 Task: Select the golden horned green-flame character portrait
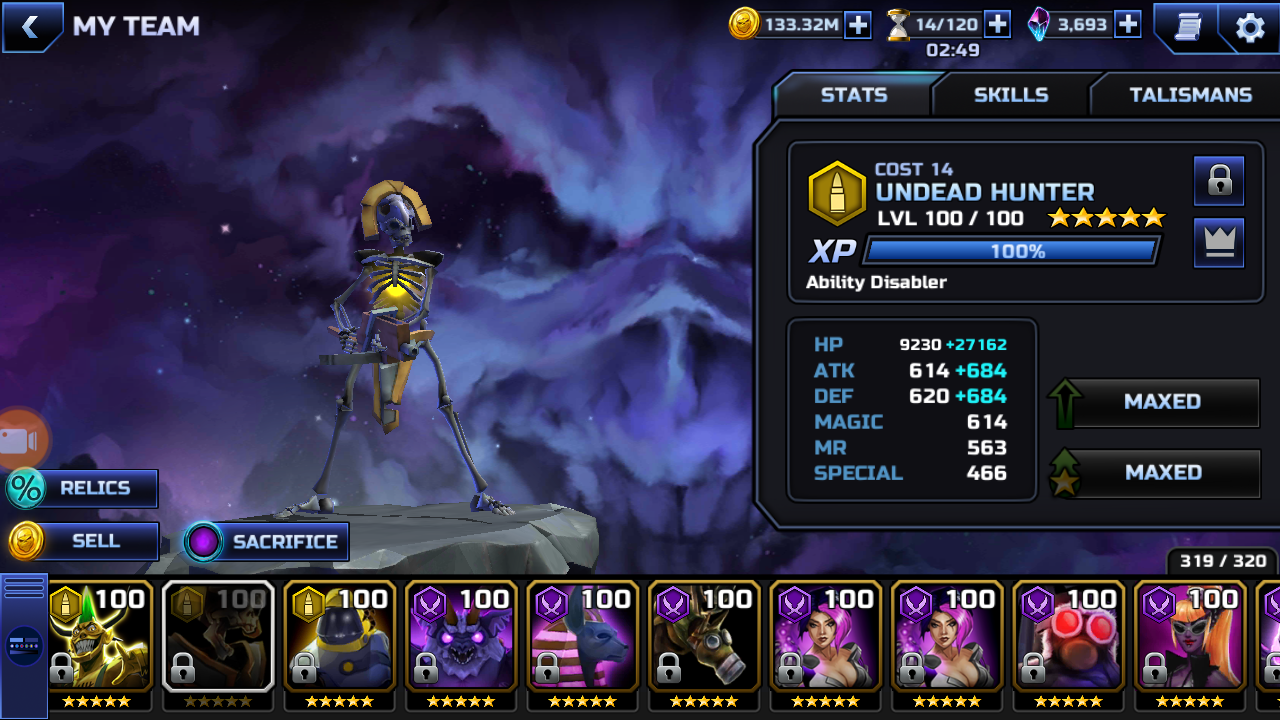point(100,638)
